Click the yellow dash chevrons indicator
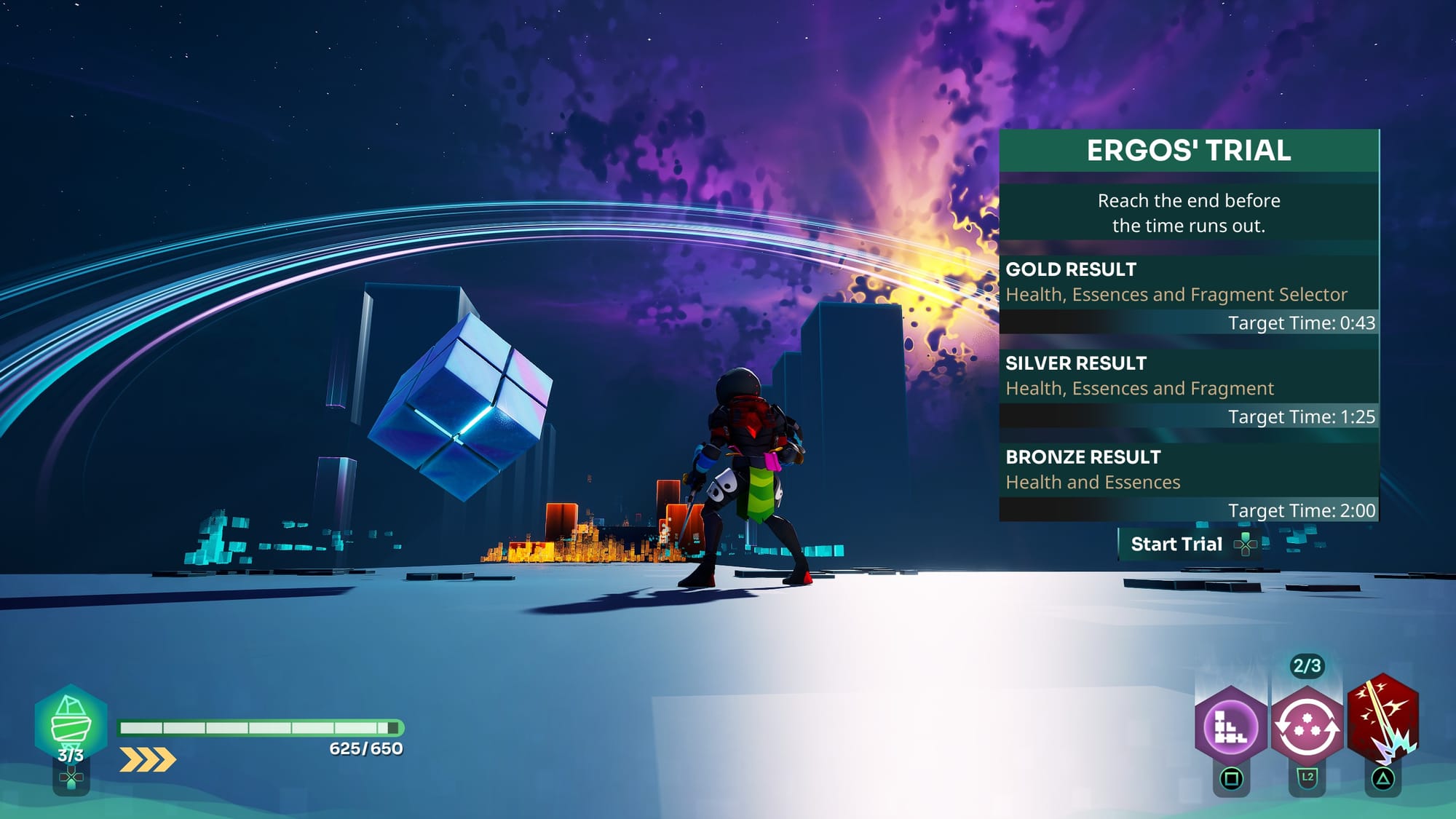This screenshot has width=1456, height=819. (148, 759)
